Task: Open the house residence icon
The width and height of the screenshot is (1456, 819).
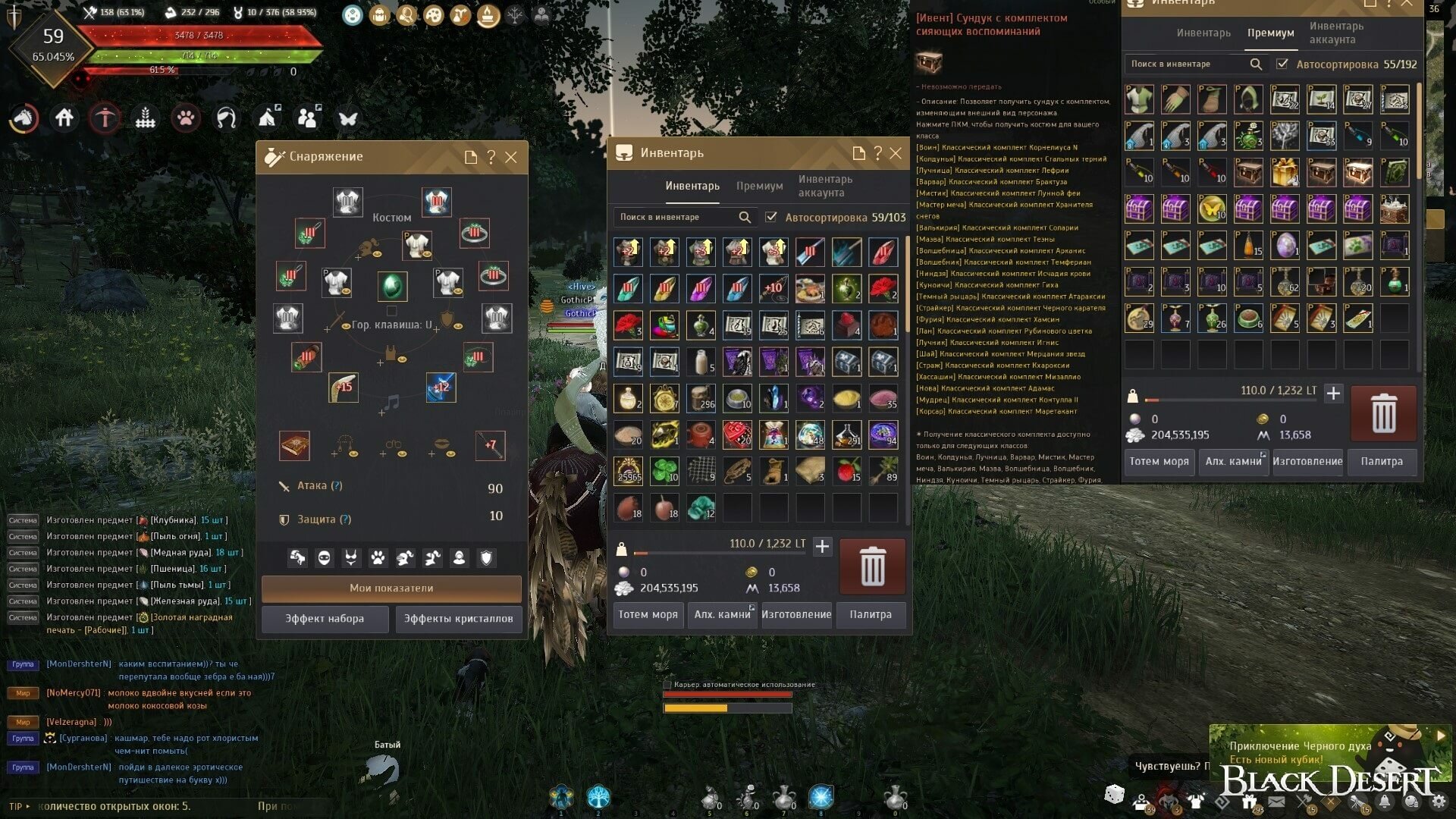Action: tap(64, 118)
